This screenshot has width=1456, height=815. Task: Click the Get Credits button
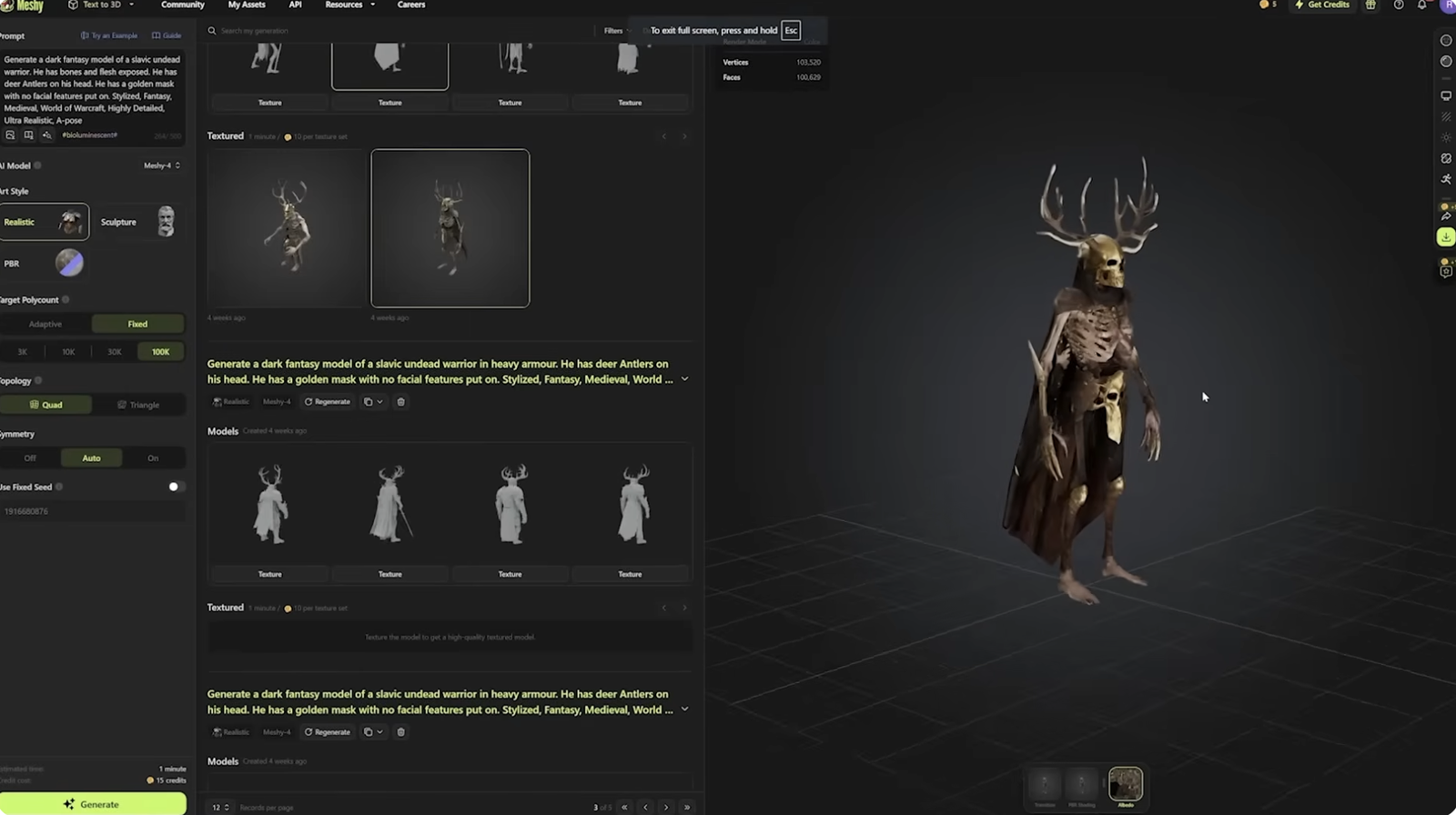point(1322,5)
